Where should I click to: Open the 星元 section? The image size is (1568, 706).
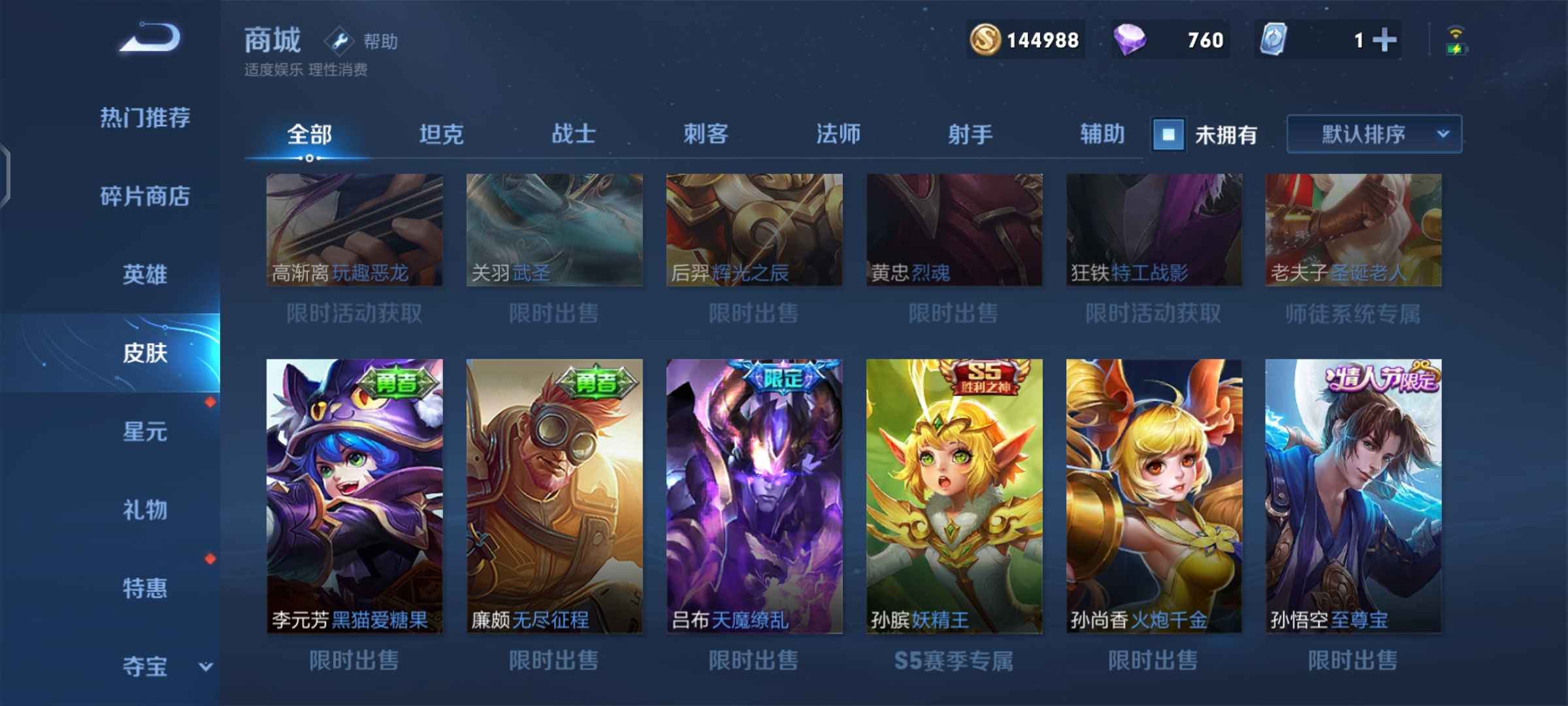145,431
